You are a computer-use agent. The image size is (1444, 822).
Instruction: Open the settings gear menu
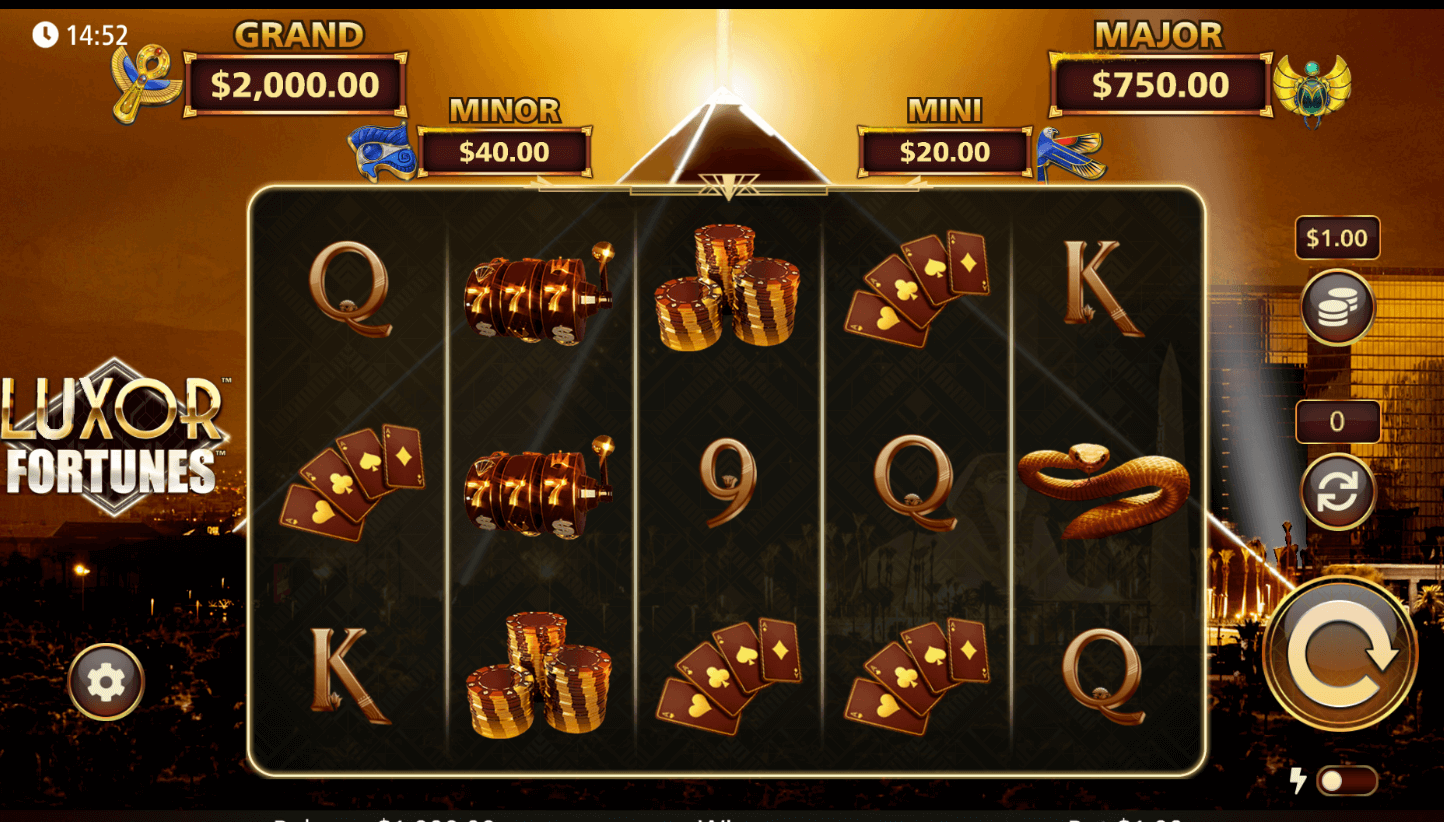[106, 682]
